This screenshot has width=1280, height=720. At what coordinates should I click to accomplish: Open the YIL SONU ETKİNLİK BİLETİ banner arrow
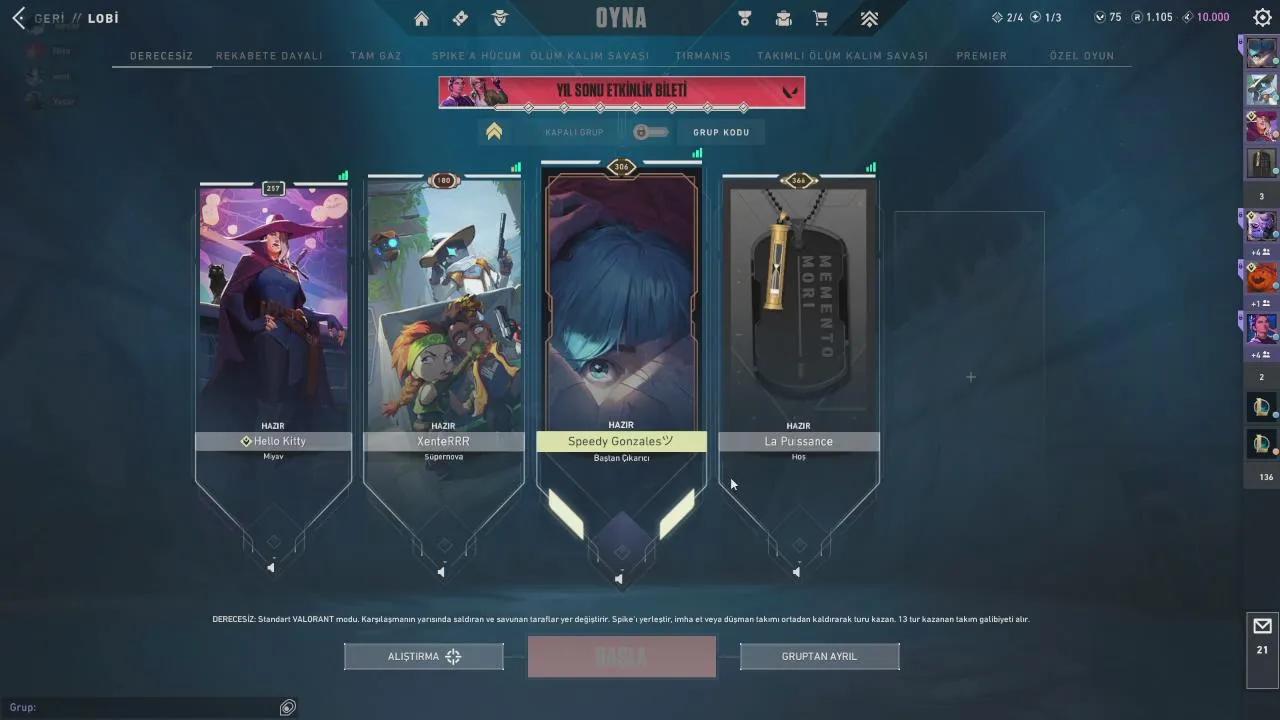790,92
